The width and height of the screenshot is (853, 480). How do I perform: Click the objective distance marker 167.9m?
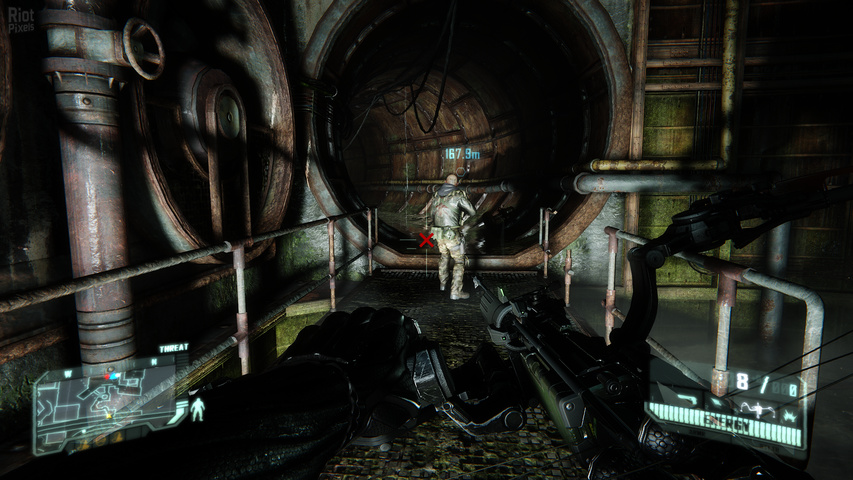(462, 154)
